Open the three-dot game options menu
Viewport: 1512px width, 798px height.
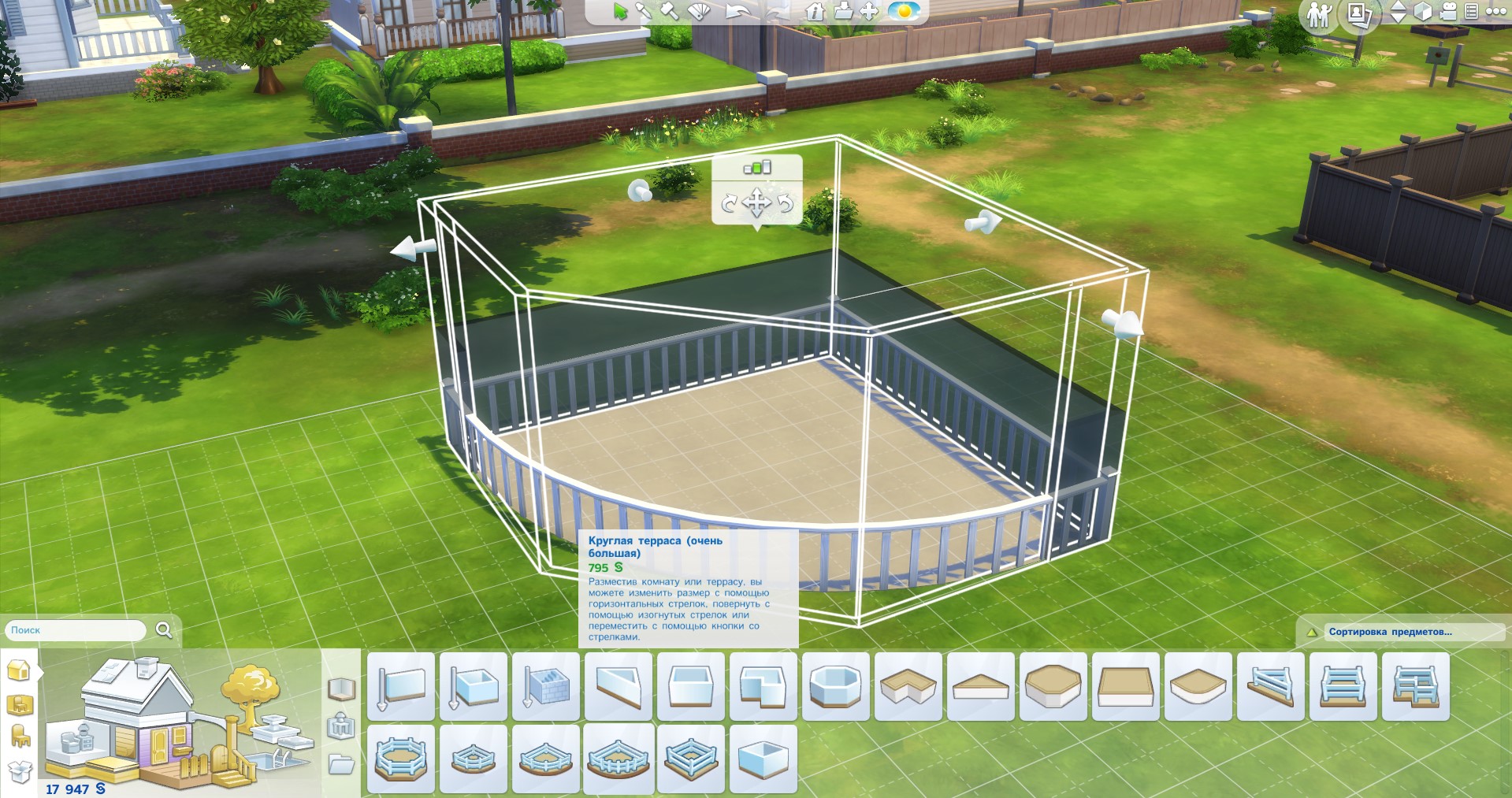(1496, 12)
